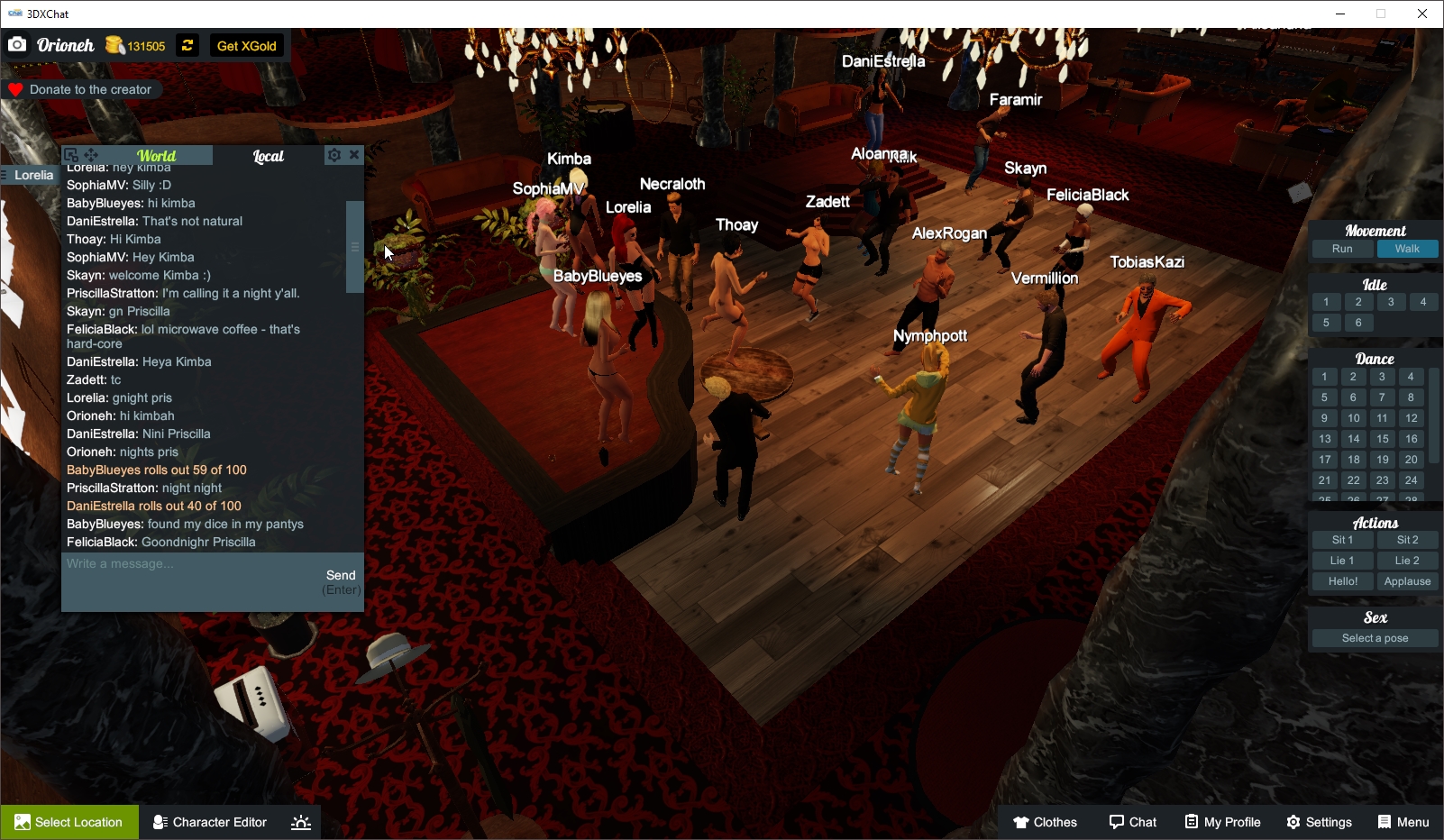The width and height of the screenshot is (1444, 840).
Task: Select the Walk movement mode
Action: [1407, 249]
